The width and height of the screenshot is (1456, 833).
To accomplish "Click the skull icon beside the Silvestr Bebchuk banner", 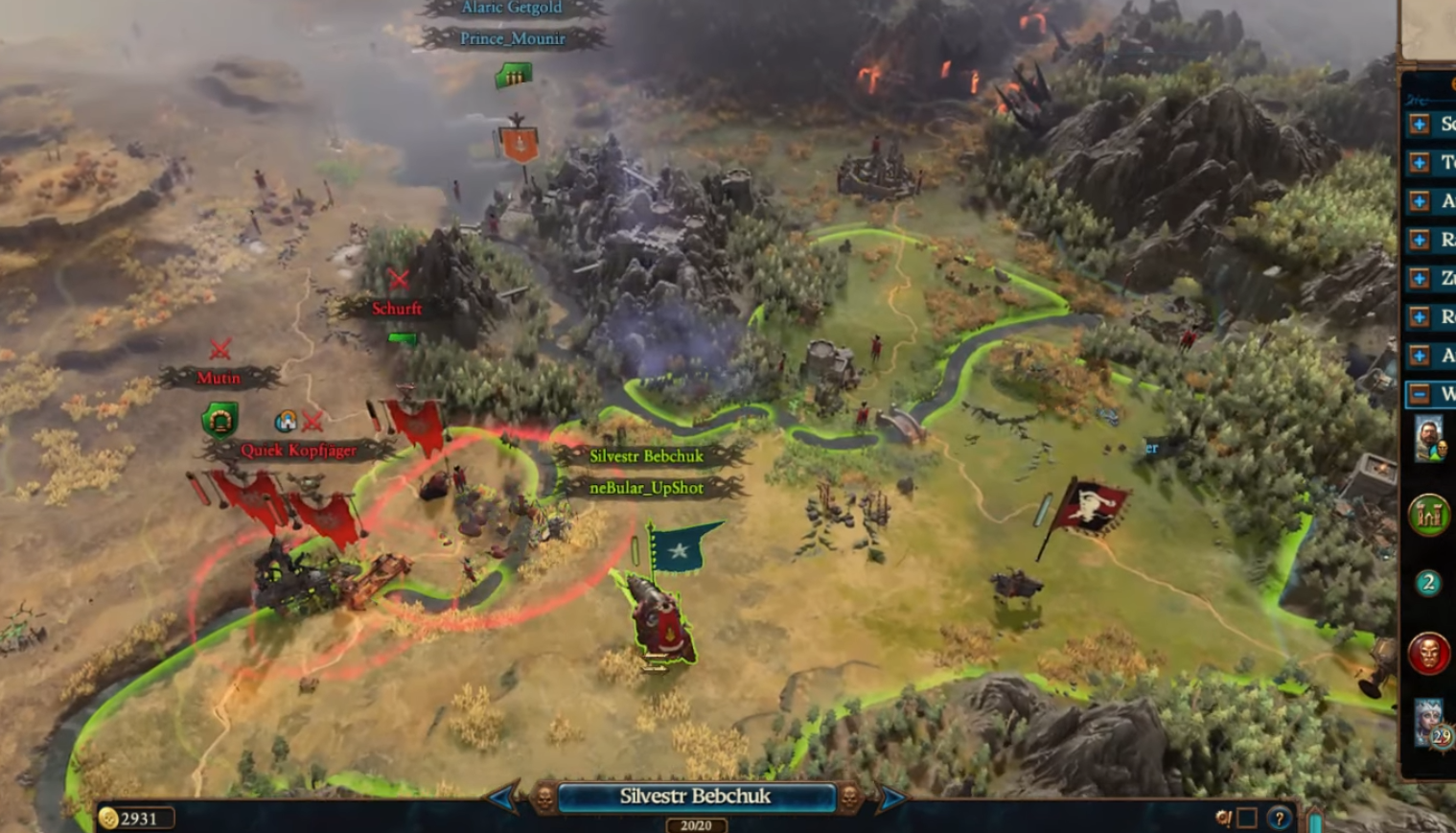I will [543, 799].
